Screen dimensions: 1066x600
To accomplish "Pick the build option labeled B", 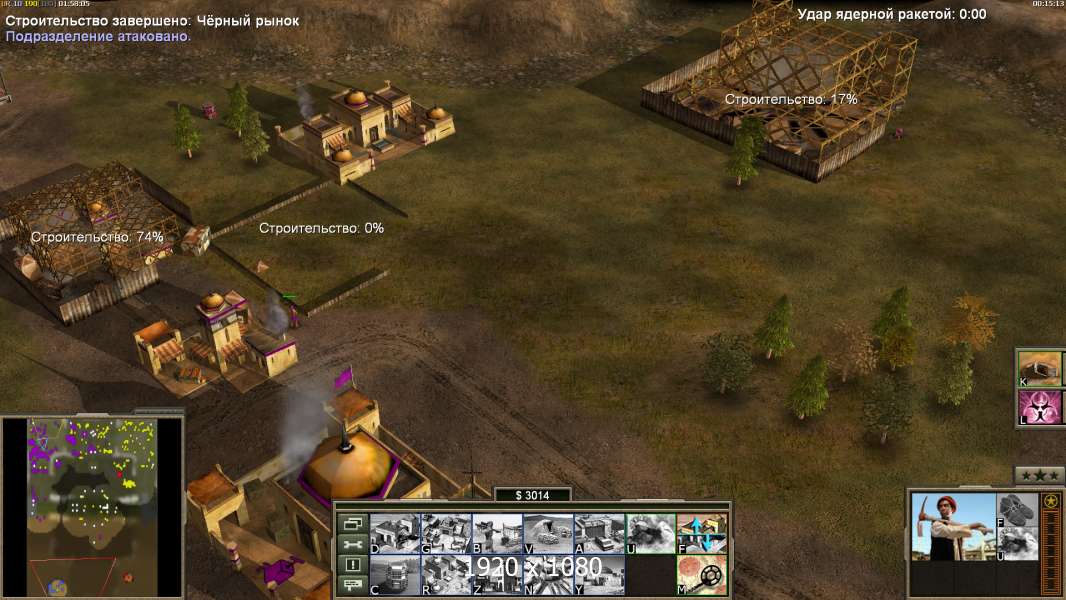I will click(497, 533).
